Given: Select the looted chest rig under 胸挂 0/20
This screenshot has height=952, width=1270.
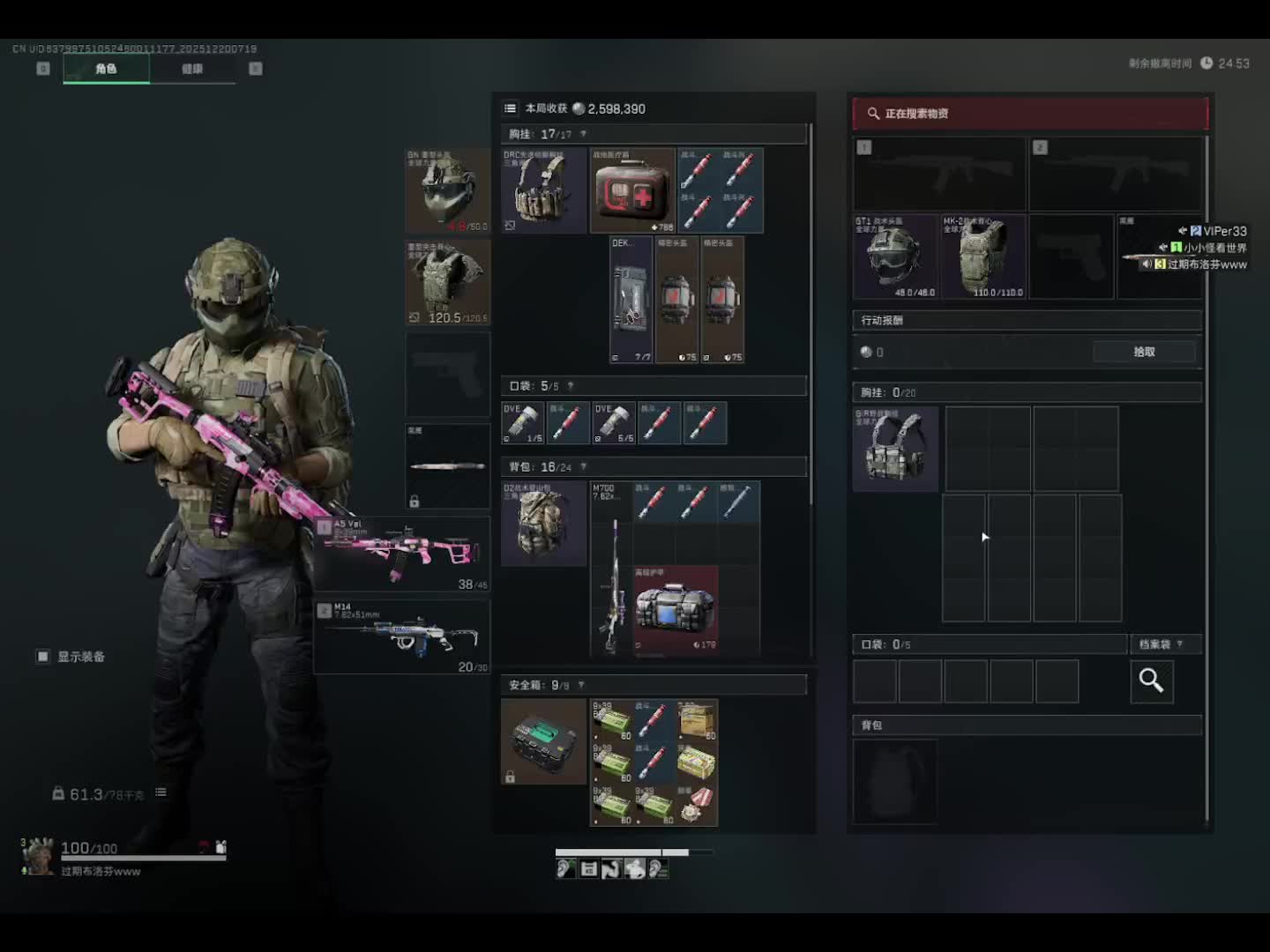Looking at the screenshot, I should 895,449.
